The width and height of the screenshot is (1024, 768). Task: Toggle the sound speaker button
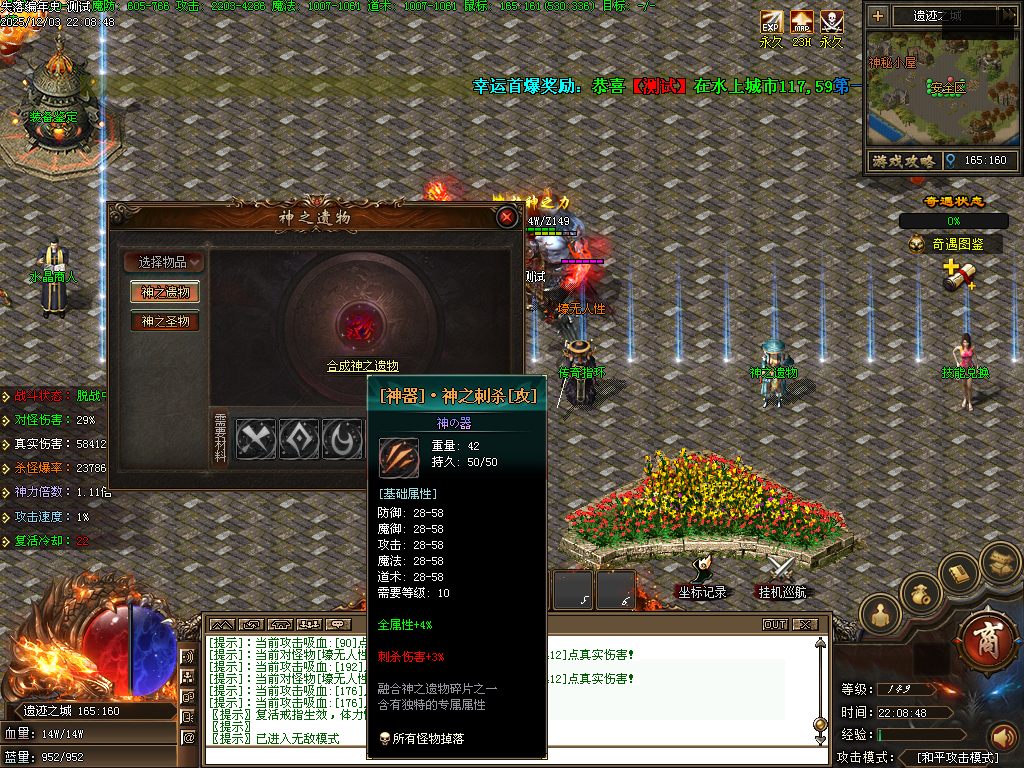(x=1003, y=739)
